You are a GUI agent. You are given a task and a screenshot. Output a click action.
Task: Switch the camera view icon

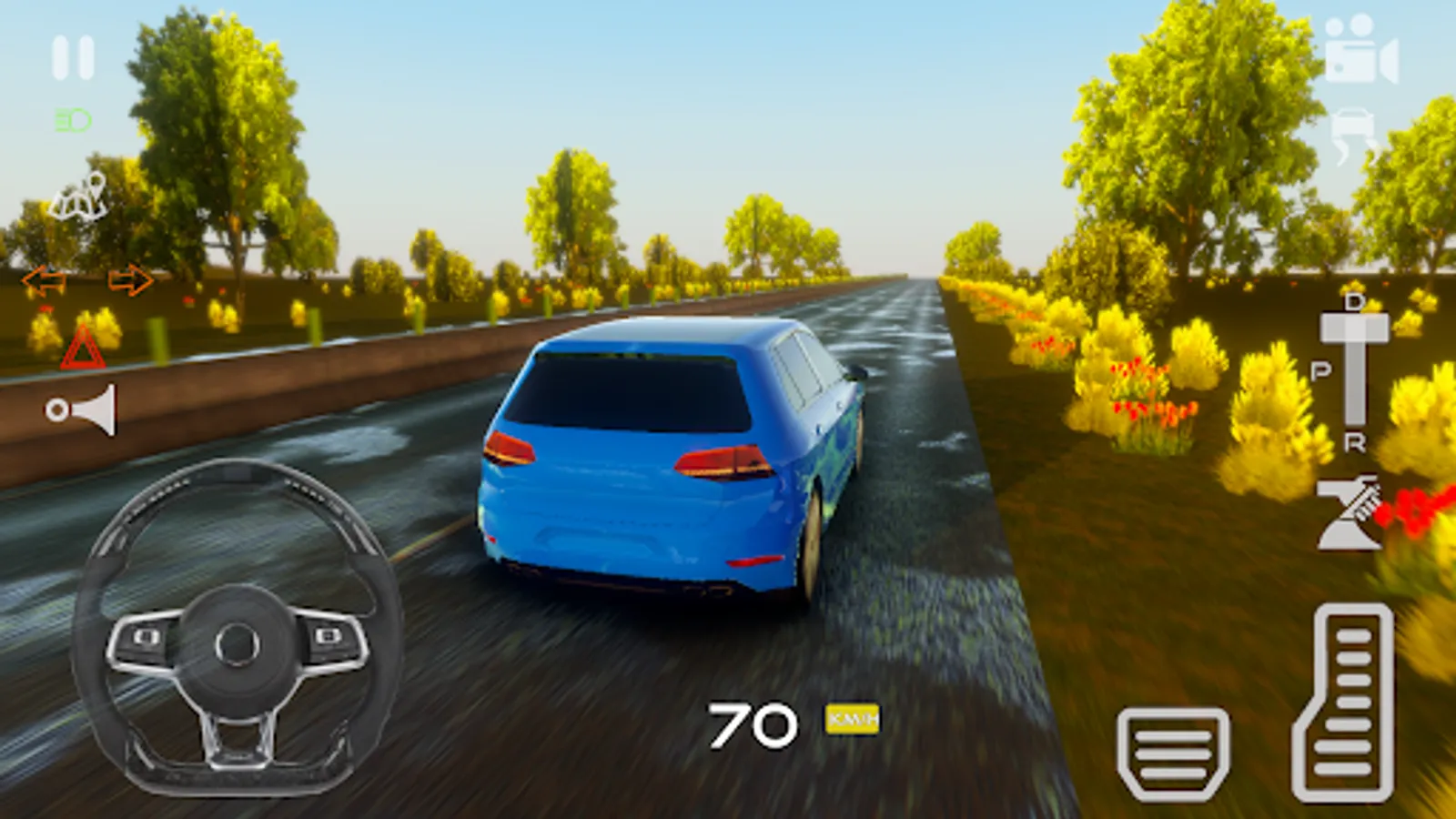click(x=1360, y=50)
